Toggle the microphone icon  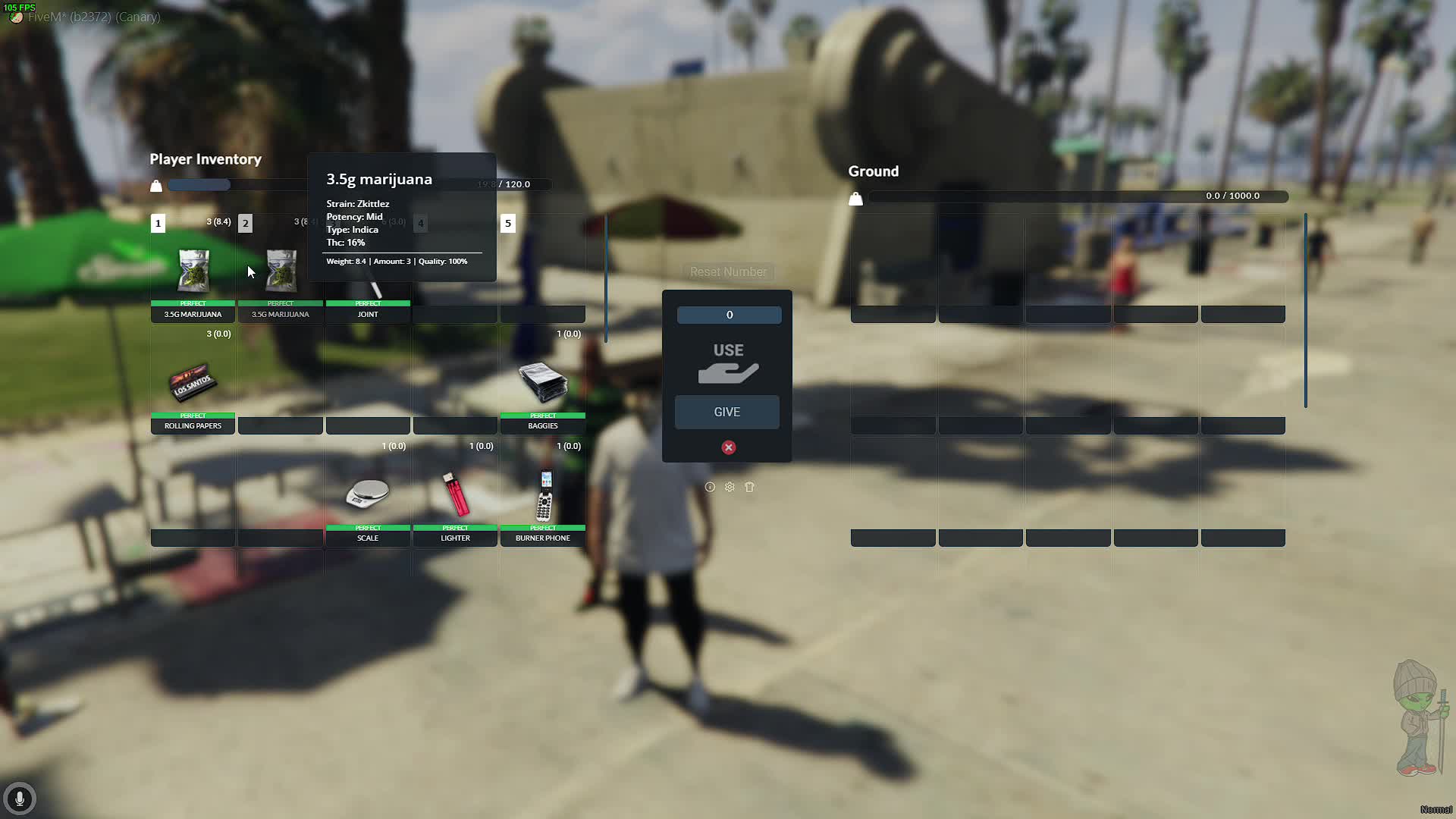20,799
